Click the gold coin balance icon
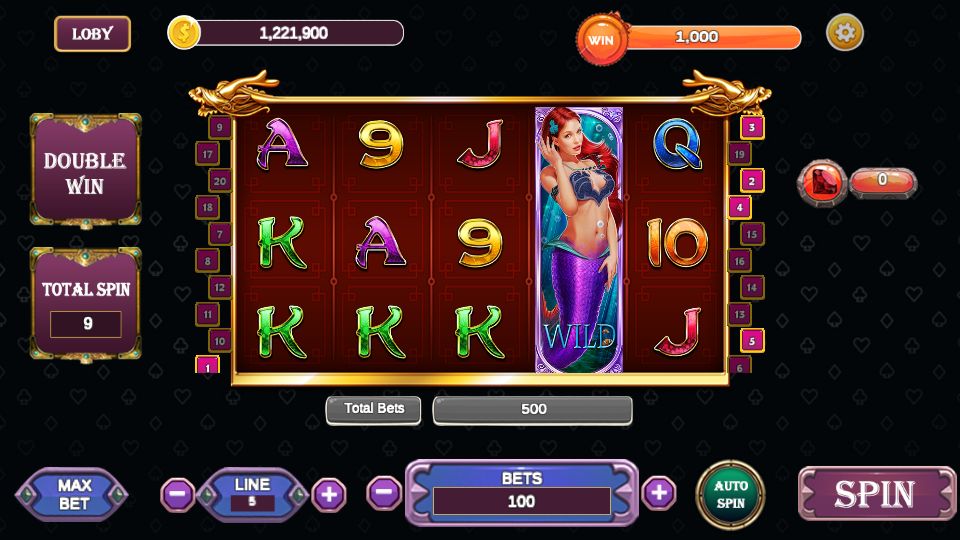 click(184, 33)
